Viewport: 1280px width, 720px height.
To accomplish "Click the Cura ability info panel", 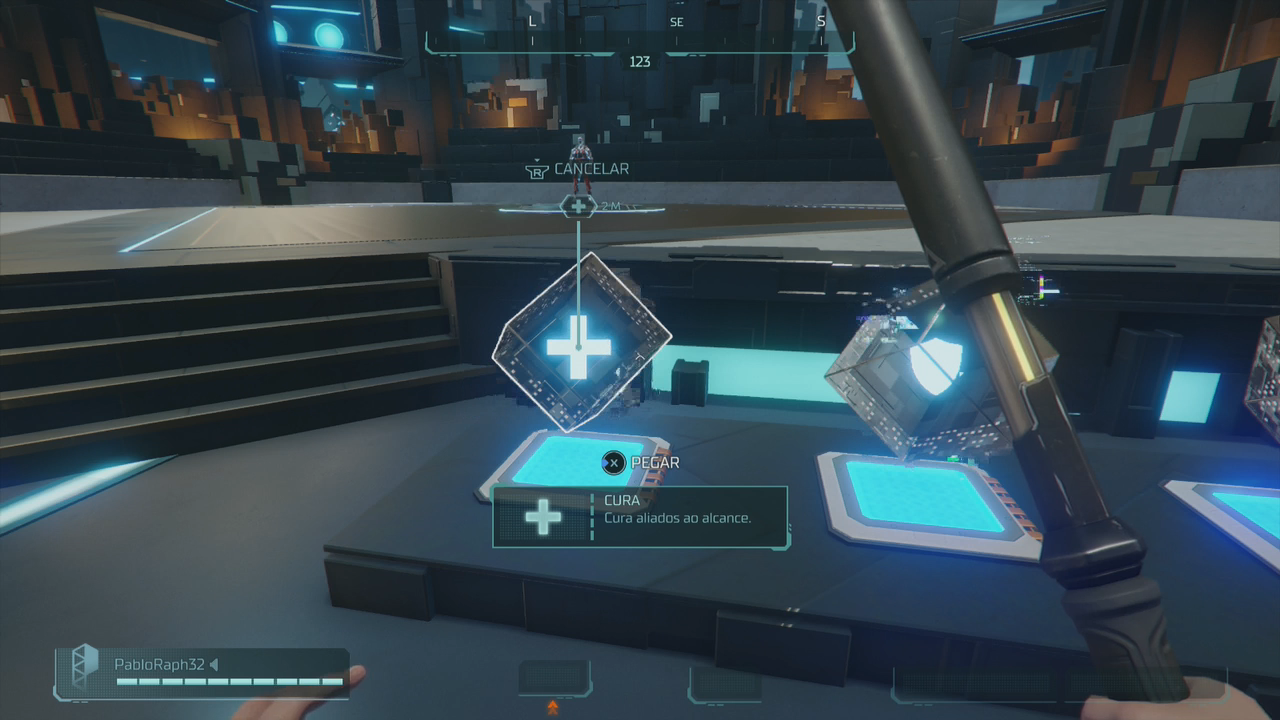I will (640, 517).
